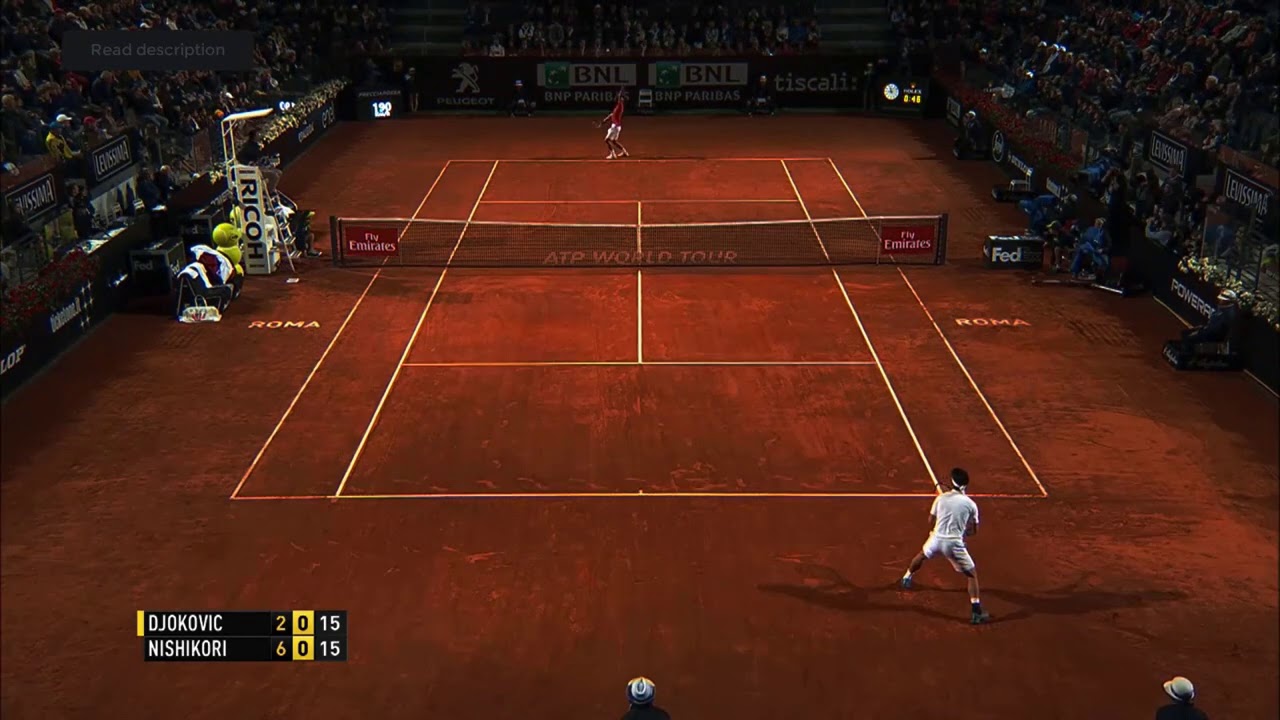The image size is (1280, 720).
Task: Open the Read description overlay
Action: pos(158,50)
